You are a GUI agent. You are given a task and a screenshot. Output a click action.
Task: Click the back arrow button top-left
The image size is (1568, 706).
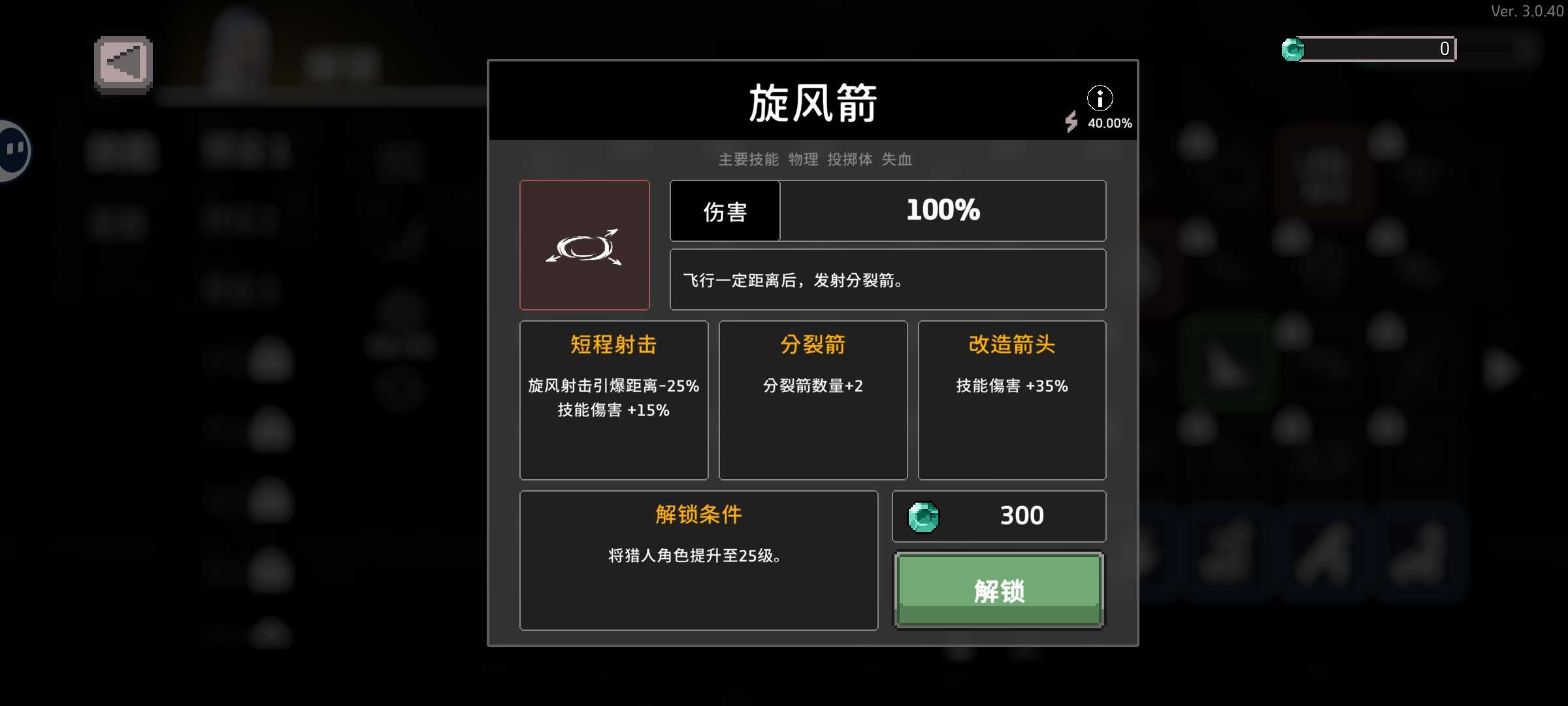click(x=122, y=61)
